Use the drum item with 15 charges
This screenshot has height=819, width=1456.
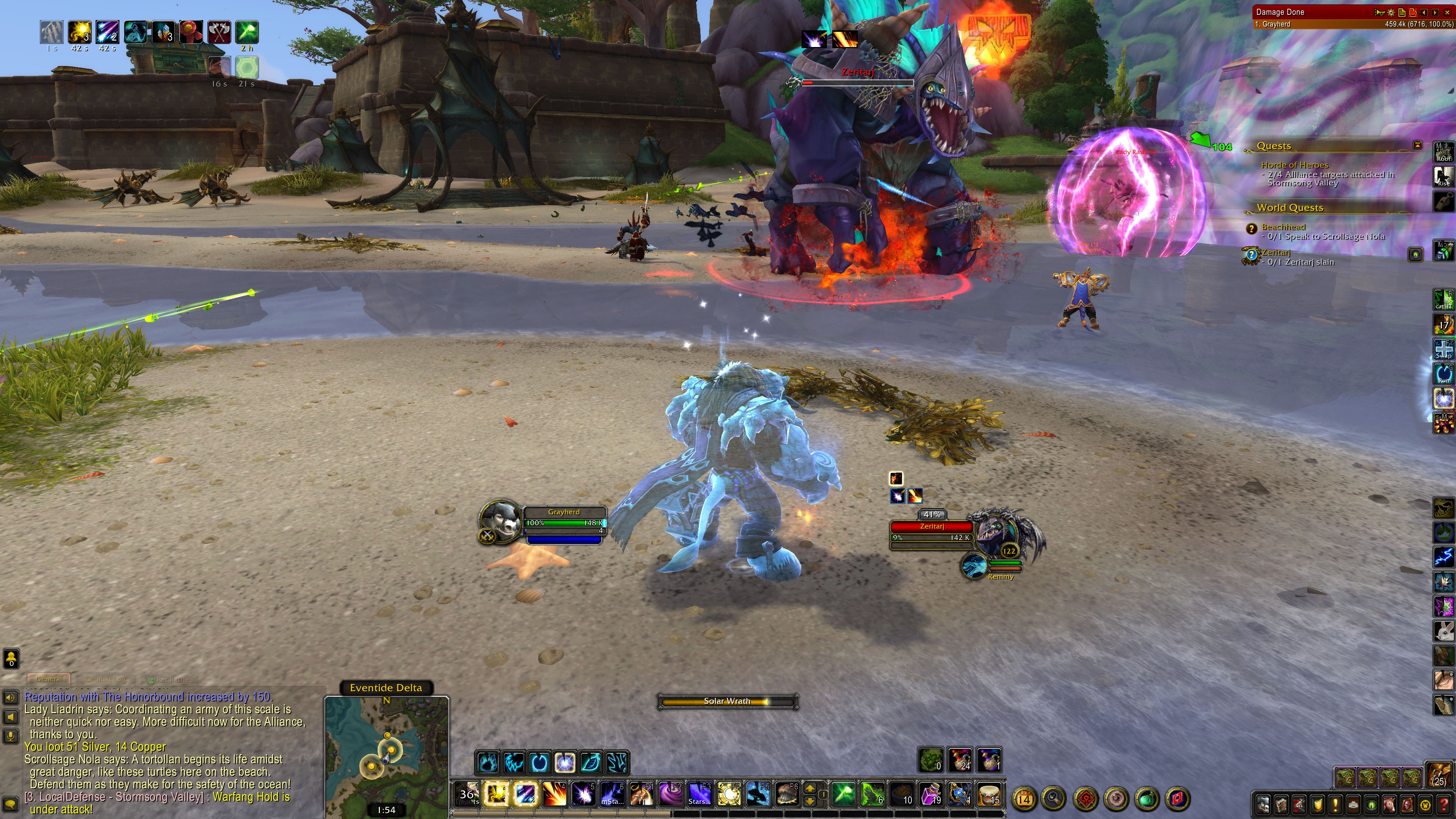[x=988, y=794]
